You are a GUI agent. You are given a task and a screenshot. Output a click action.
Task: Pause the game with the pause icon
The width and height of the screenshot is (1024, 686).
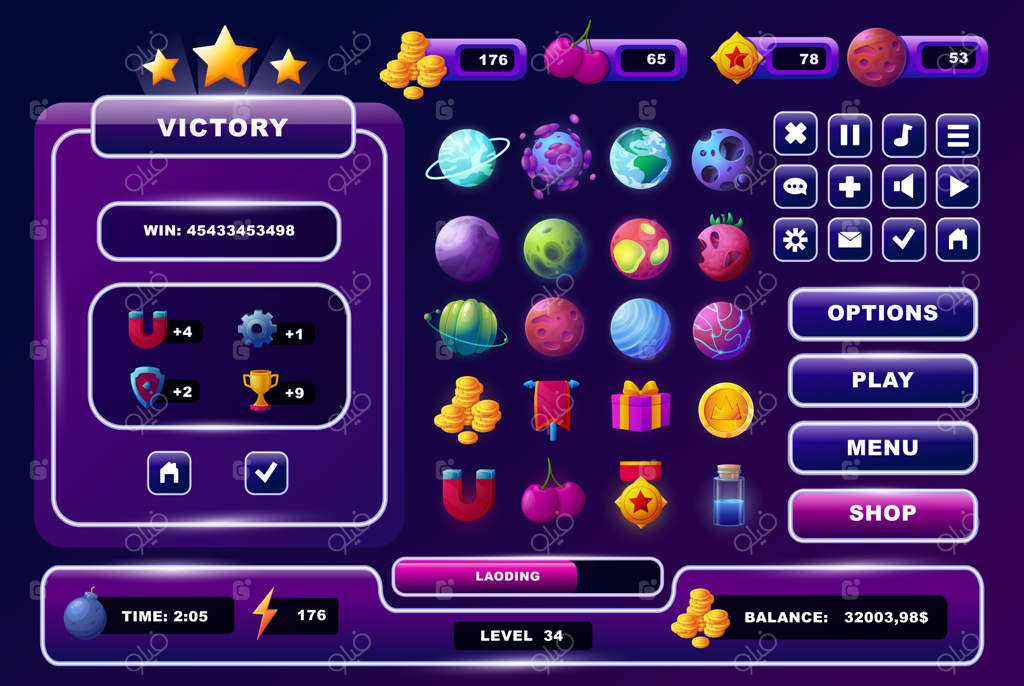click(x=849, y=134)
